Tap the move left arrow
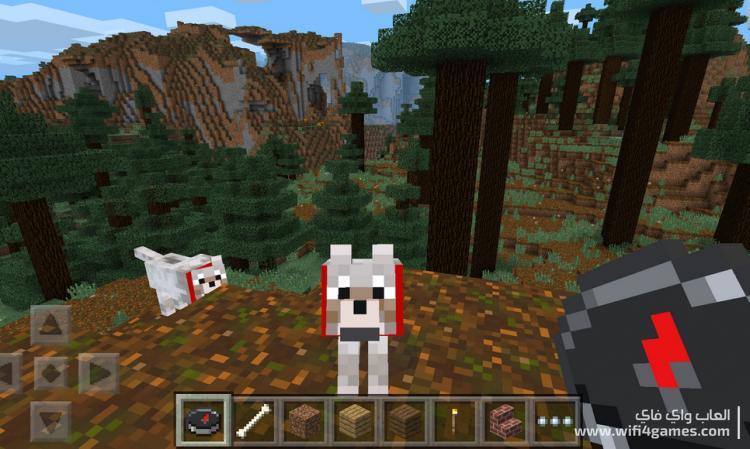Image resolution: width=750 pixels, height=449 pixels. click(x=8, y=373)
